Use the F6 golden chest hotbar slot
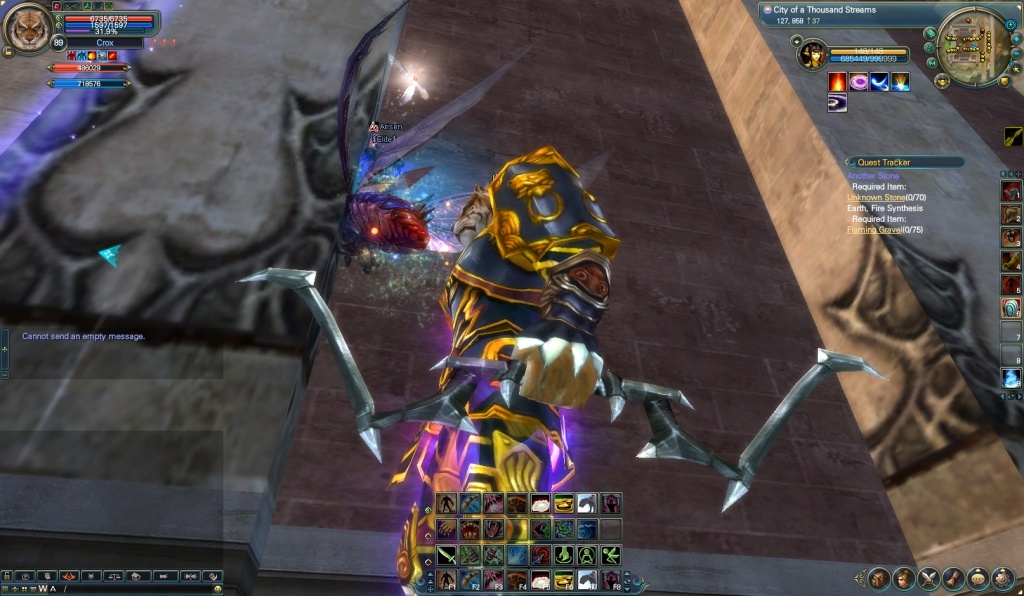 coord(564,580)
